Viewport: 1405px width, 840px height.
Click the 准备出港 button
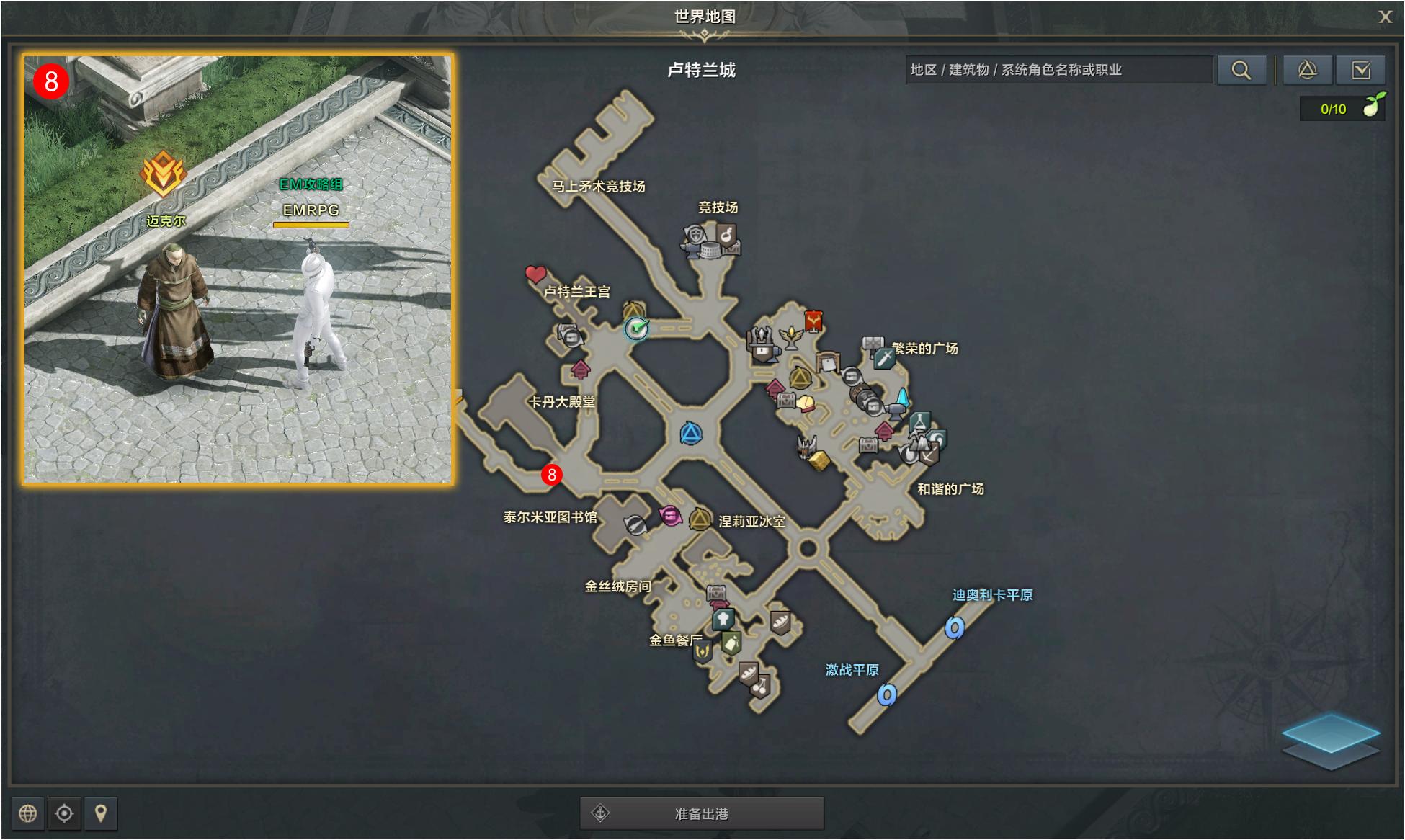point(702,813)
